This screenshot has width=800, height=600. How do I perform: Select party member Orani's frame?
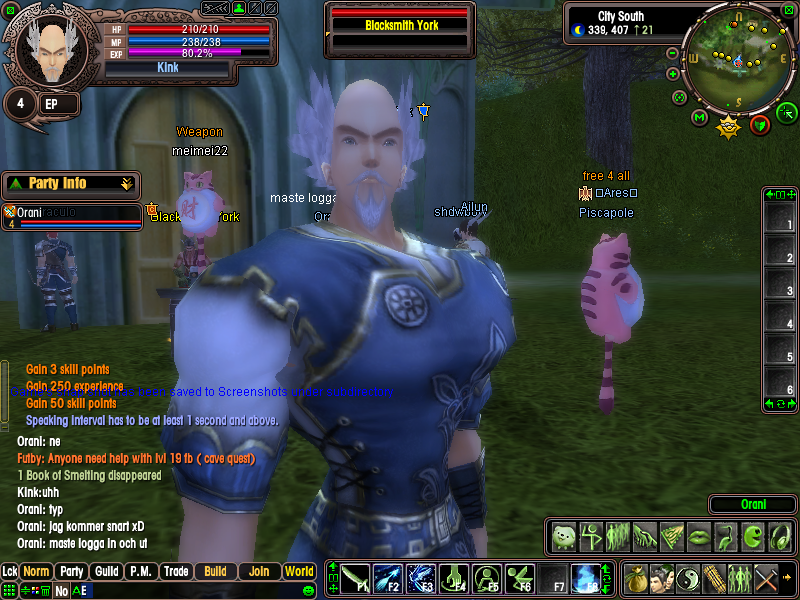coord(72,217)
